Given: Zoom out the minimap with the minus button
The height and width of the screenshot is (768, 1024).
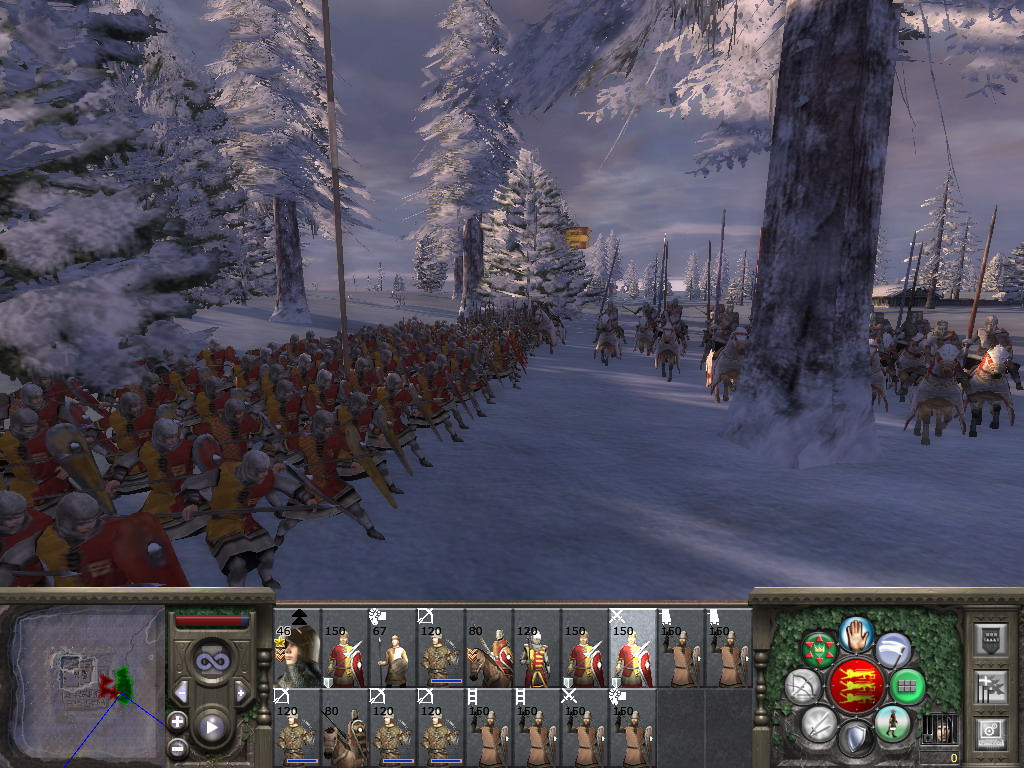Looking at the screenshot, I should click(177, 747).
